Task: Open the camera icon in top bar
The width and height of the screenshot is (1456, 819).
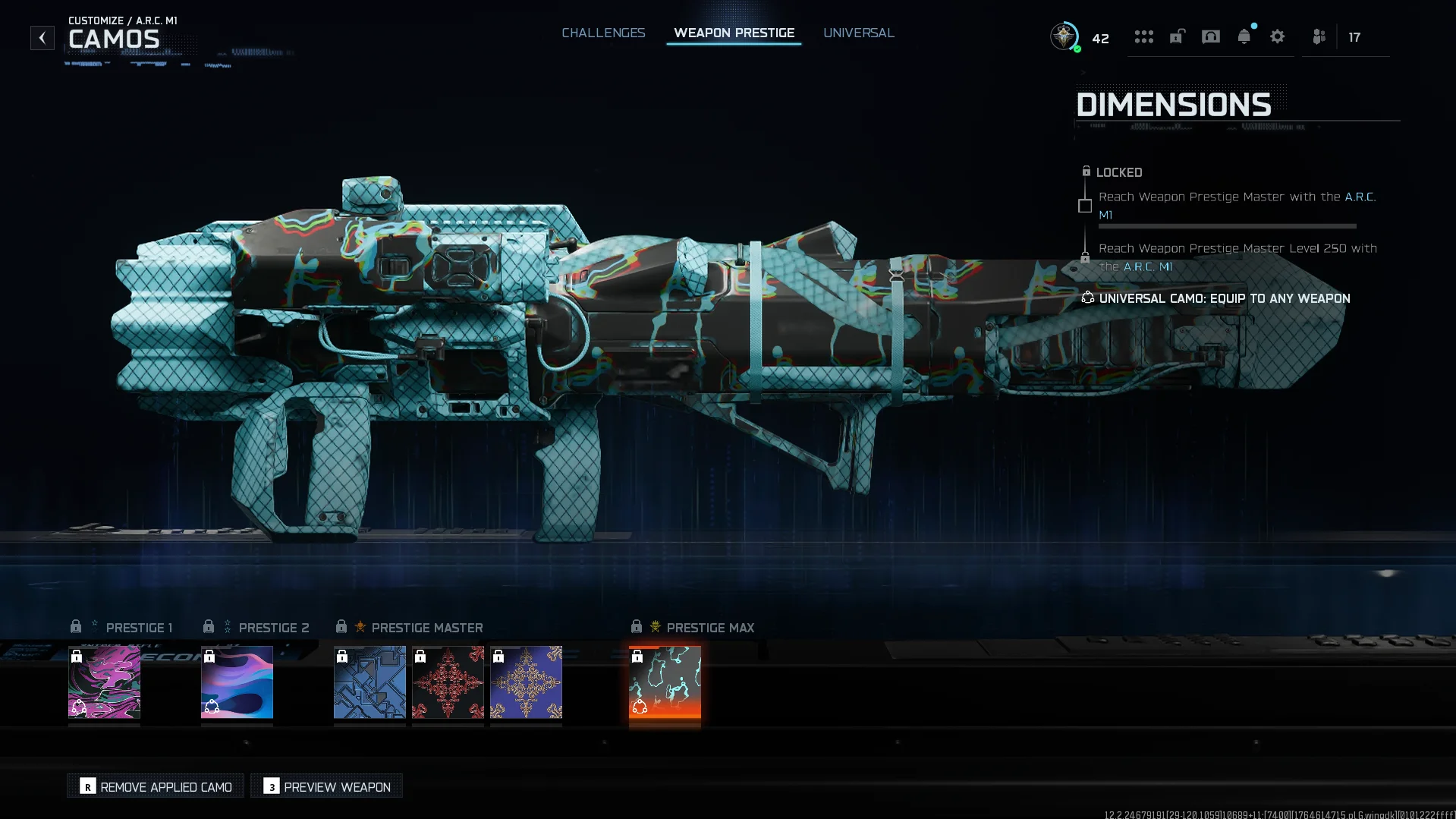Action: [x=1210, y=37]
